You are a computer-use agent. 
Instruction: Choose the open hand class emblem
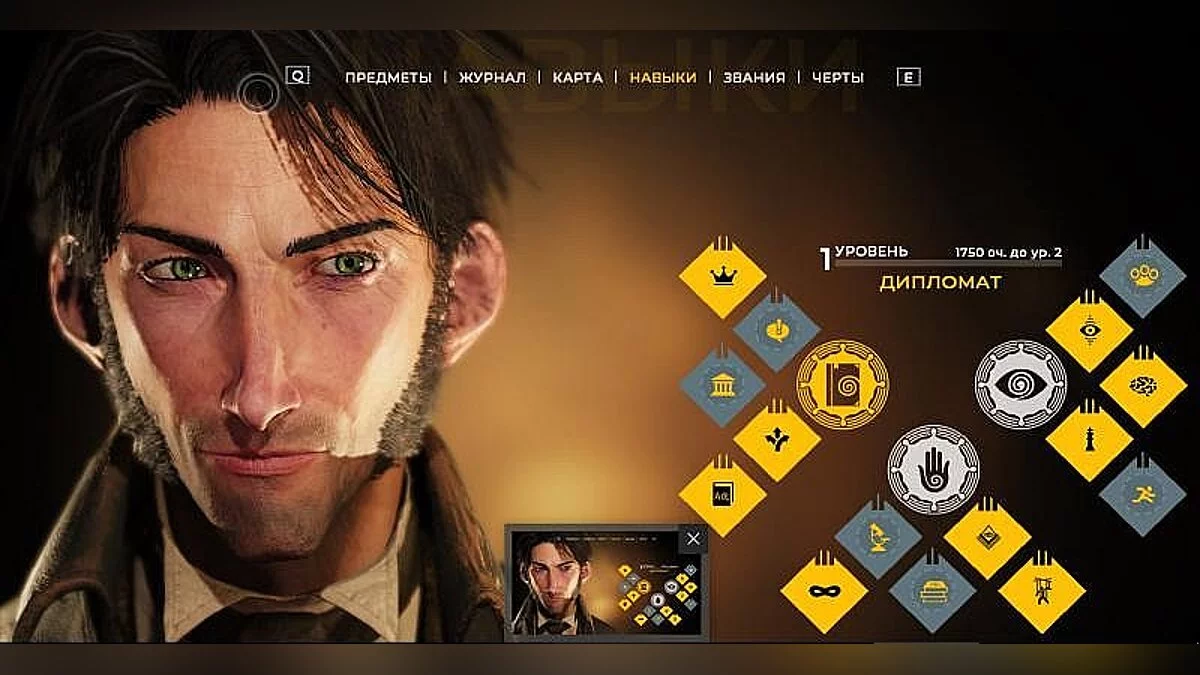tap(932, 469)
